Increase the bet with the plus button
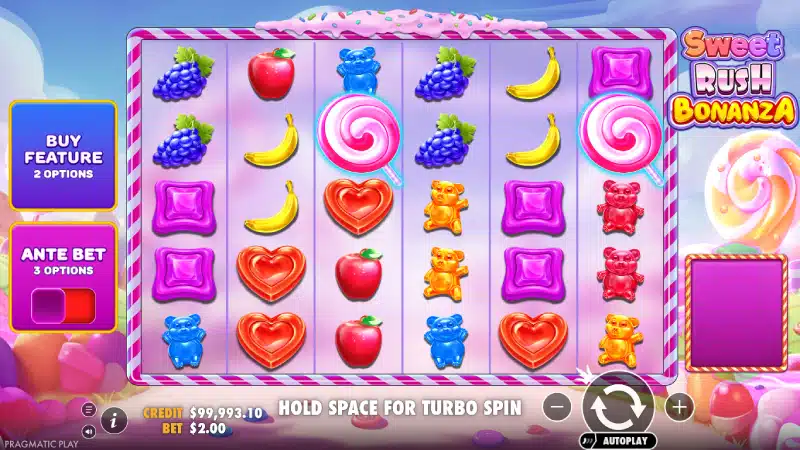This screenshot has width=800, height=450. [679, 407]
